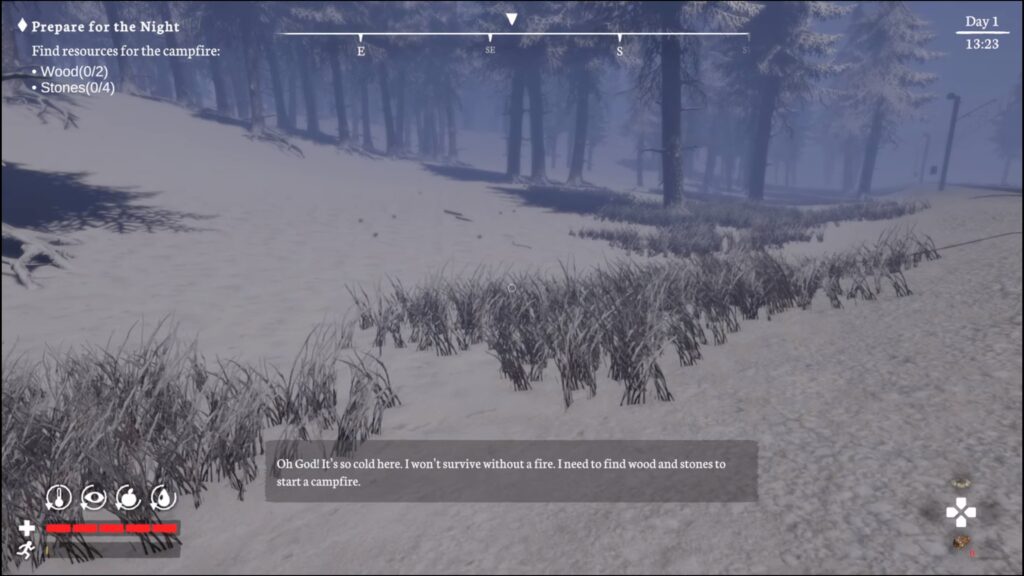The image size is (1024, 576).
Task: Check the apple hunger status icon
Action: [x=128, y=496]
